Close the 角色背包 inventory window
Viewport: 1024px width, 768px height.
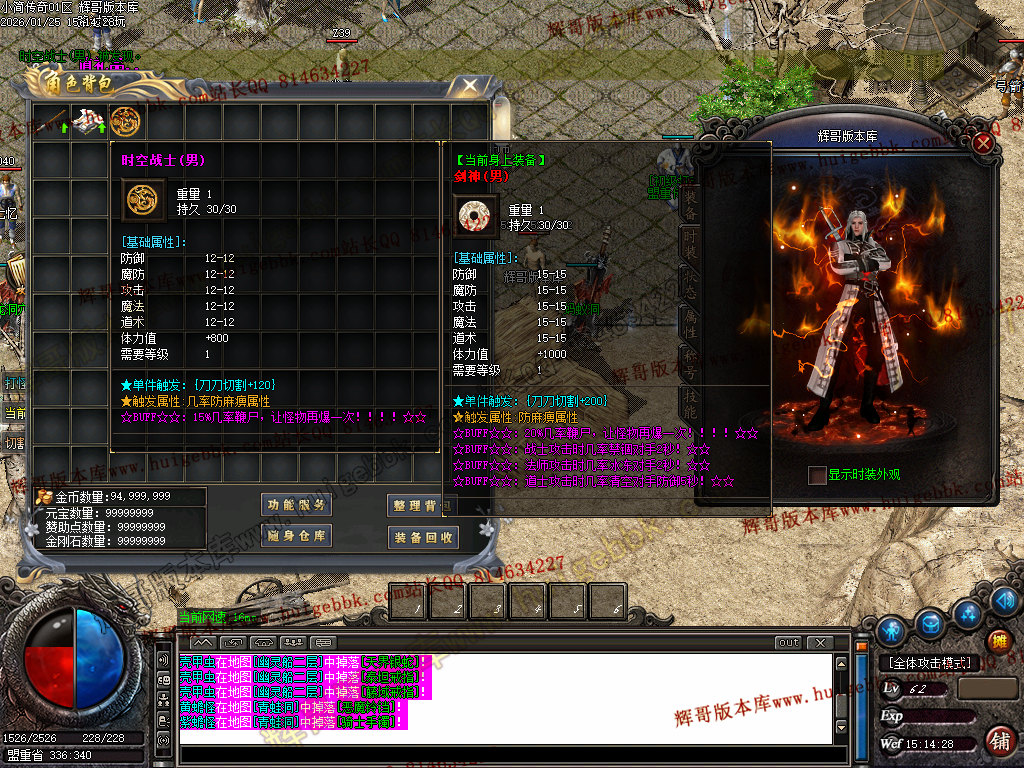click(x=468, y=86)
